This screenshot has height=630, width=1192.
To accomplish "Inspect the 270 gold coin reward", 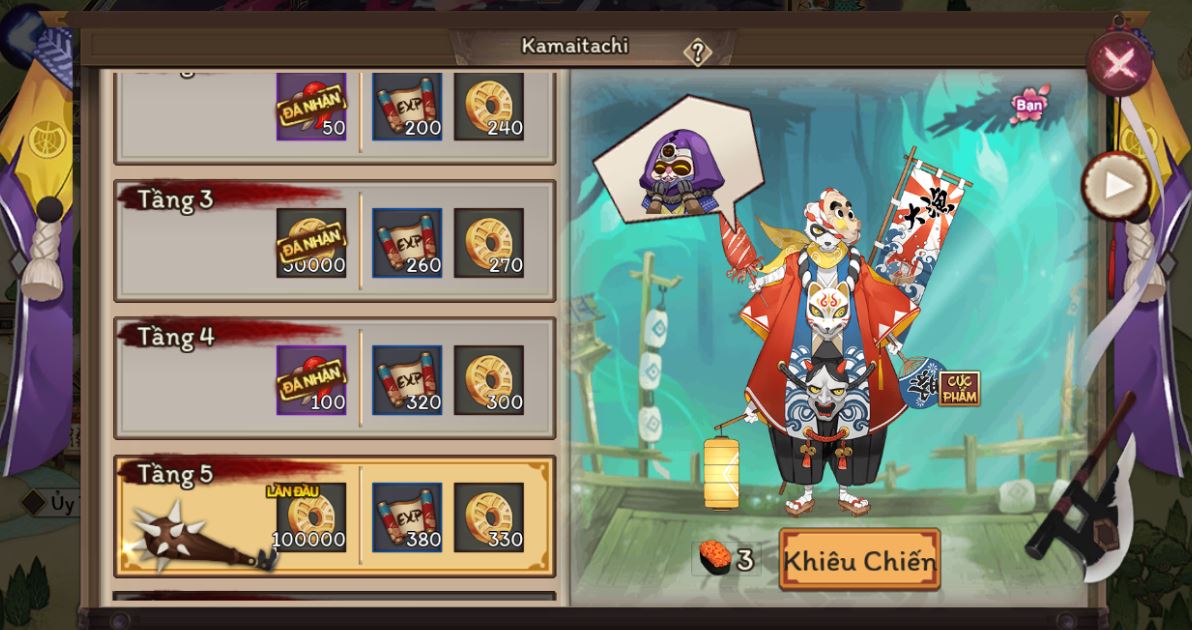I will pos(489,243).
